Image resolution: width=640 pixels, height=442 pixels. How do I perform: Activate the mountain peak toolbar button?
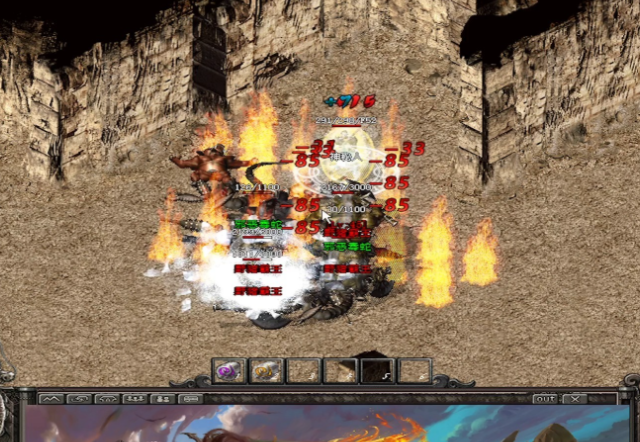(x=51, y=398)
